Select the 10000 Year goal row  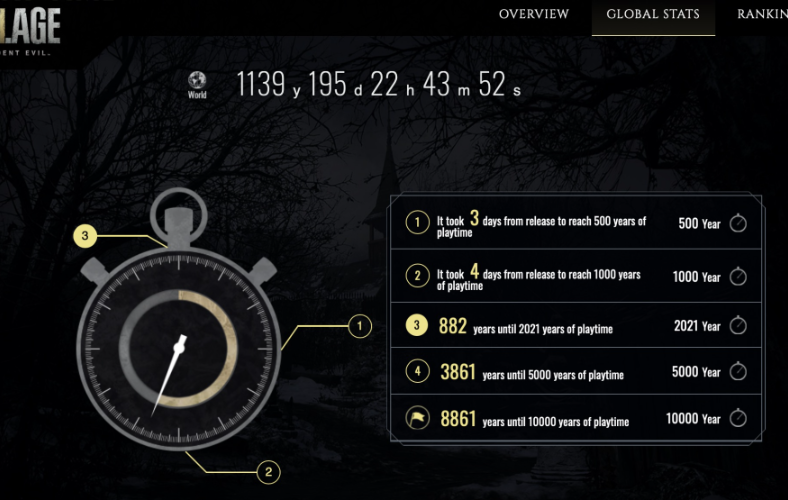(576, 419)
